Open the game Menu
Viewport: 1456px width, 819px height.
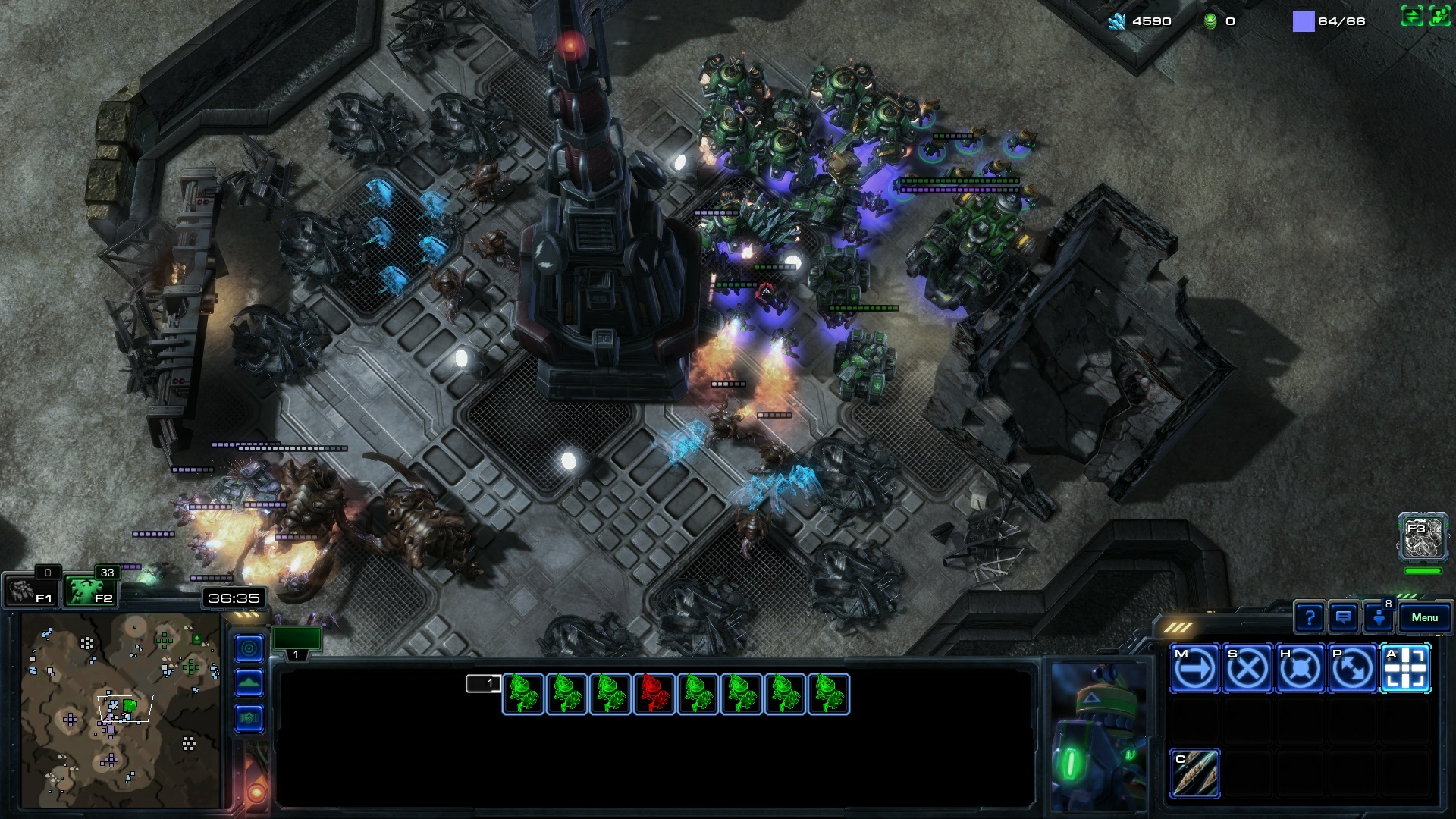(1424, 618)
